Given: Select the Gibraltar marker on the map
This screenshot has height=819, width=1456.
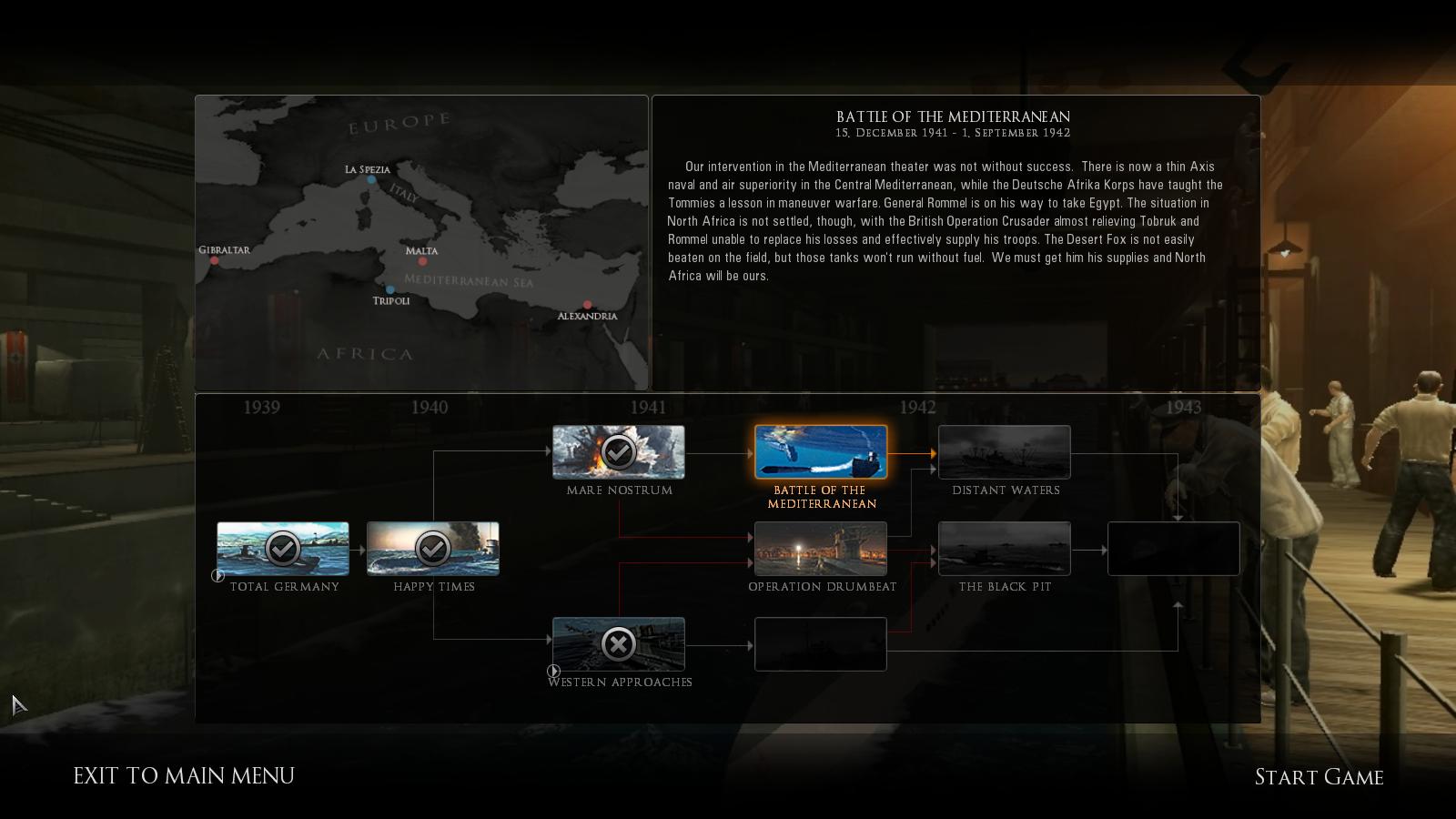Looking at the screenshot, I should click(215, 261).
